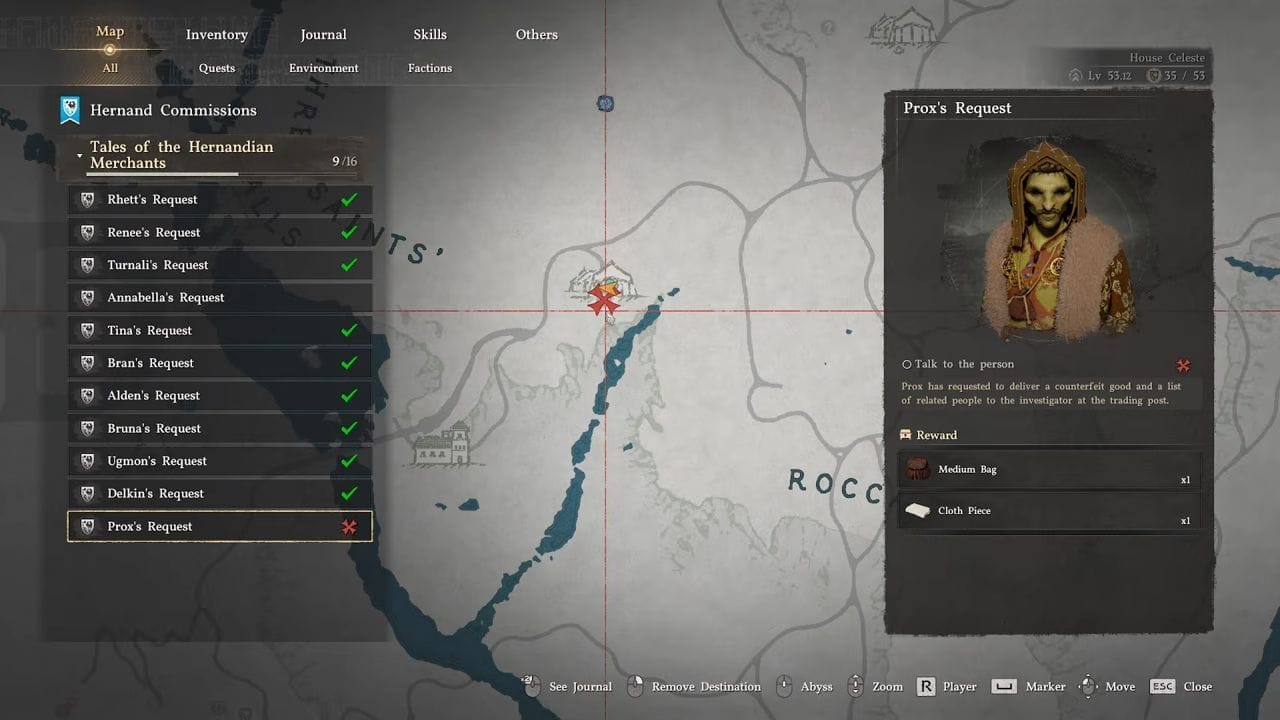The image size is (1280, 720).
Task: Click Tina's Request row
Action: click(x=219, y=331)
